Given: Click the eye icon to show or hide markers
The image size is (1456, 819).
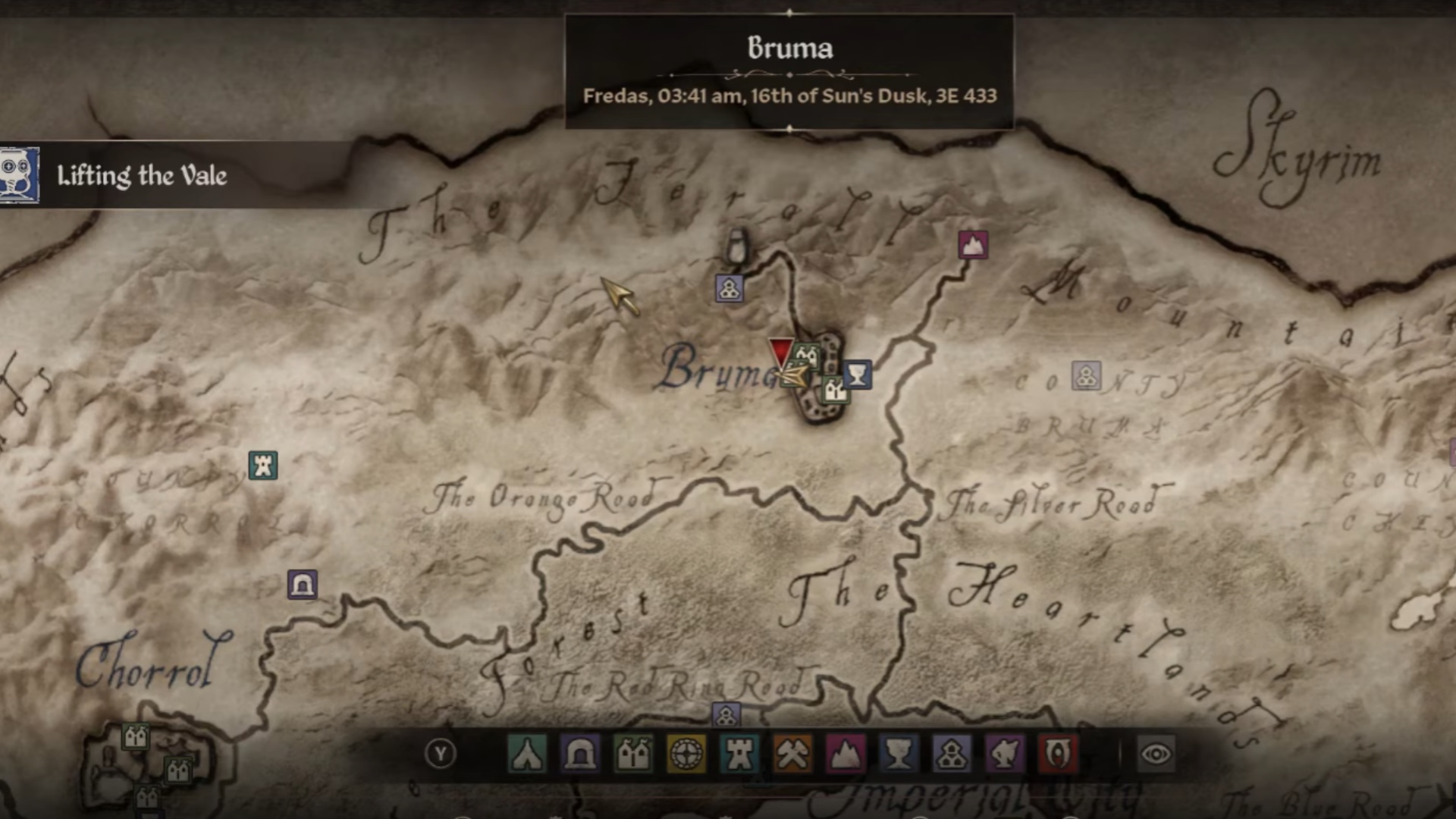Looking at the screenshot, I should (1156, 754).
